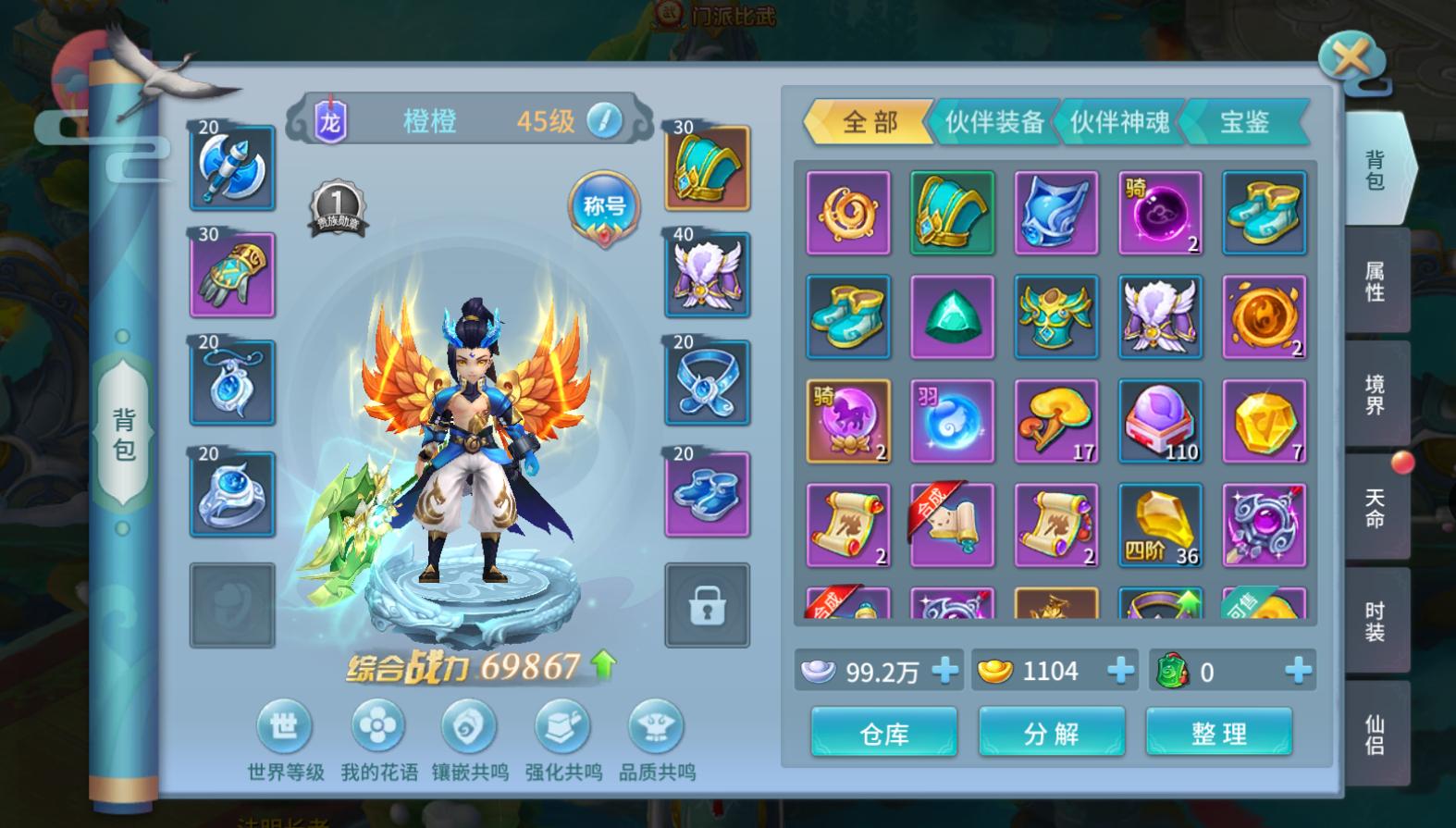This screenshot has height=828, width=1456.
Task: Click the pencil edit icon beside 45级
Action: point(606,120)
